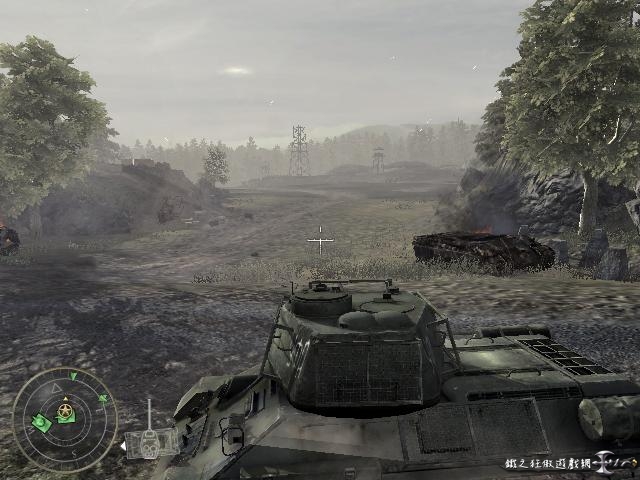Viewport: 640px width, 480px height.
Task: Select the gold star objective marker
Action: point(66,411)
